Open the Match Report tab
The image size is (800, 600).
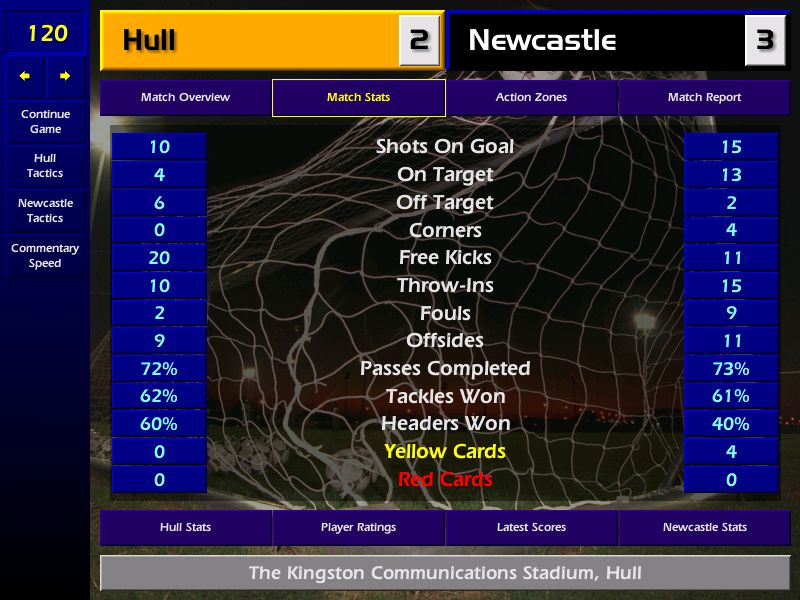[704, 98]
